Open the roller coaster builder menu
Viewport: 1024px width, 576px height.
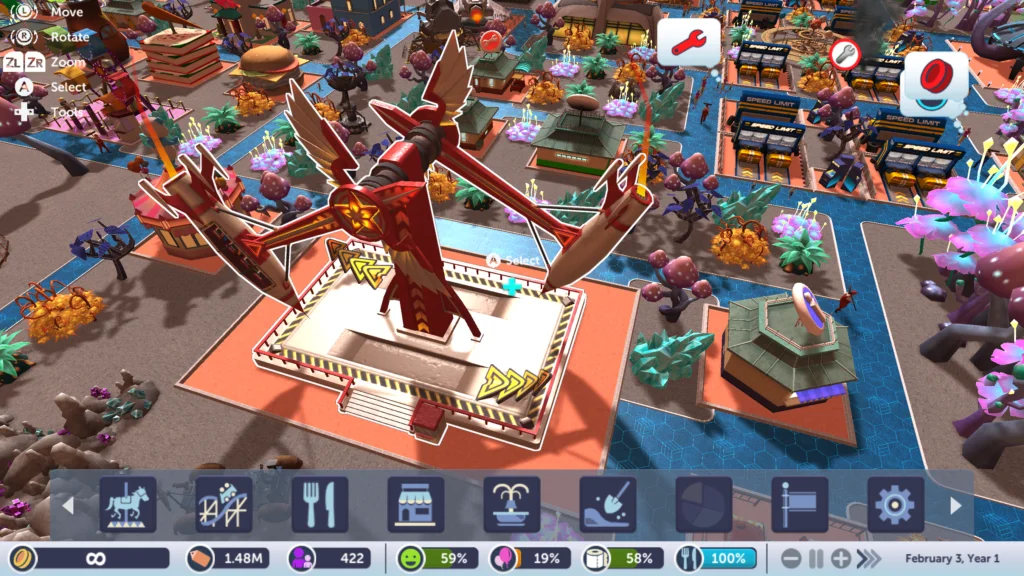pos(223,505)
